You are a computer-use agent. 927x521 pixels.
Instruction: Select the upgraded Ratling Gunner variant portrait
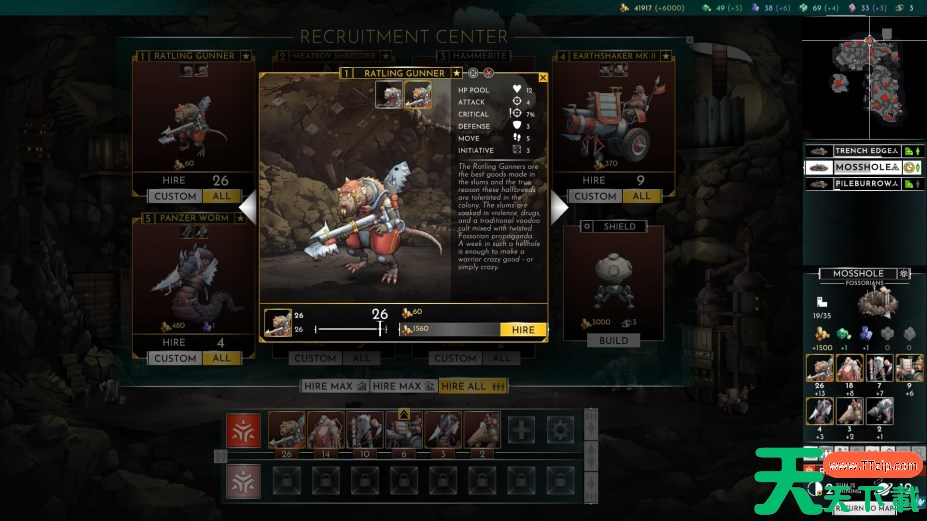coord(417,95)
